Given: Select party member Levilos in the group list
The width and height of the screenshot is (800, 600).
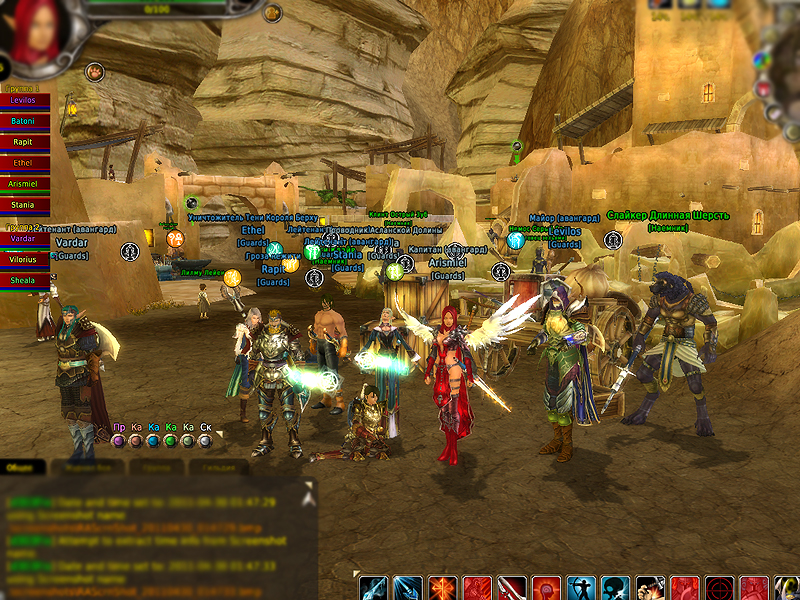Looking at the screenshot, I should click(x=23, y=101).
